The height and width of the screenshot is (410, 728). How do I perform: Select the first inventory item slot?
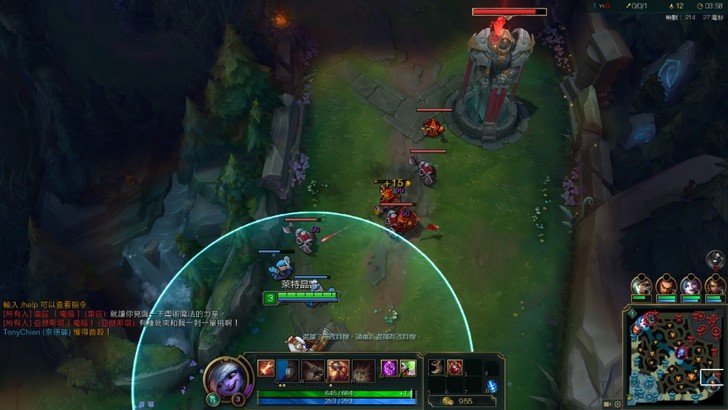[436, 367]
